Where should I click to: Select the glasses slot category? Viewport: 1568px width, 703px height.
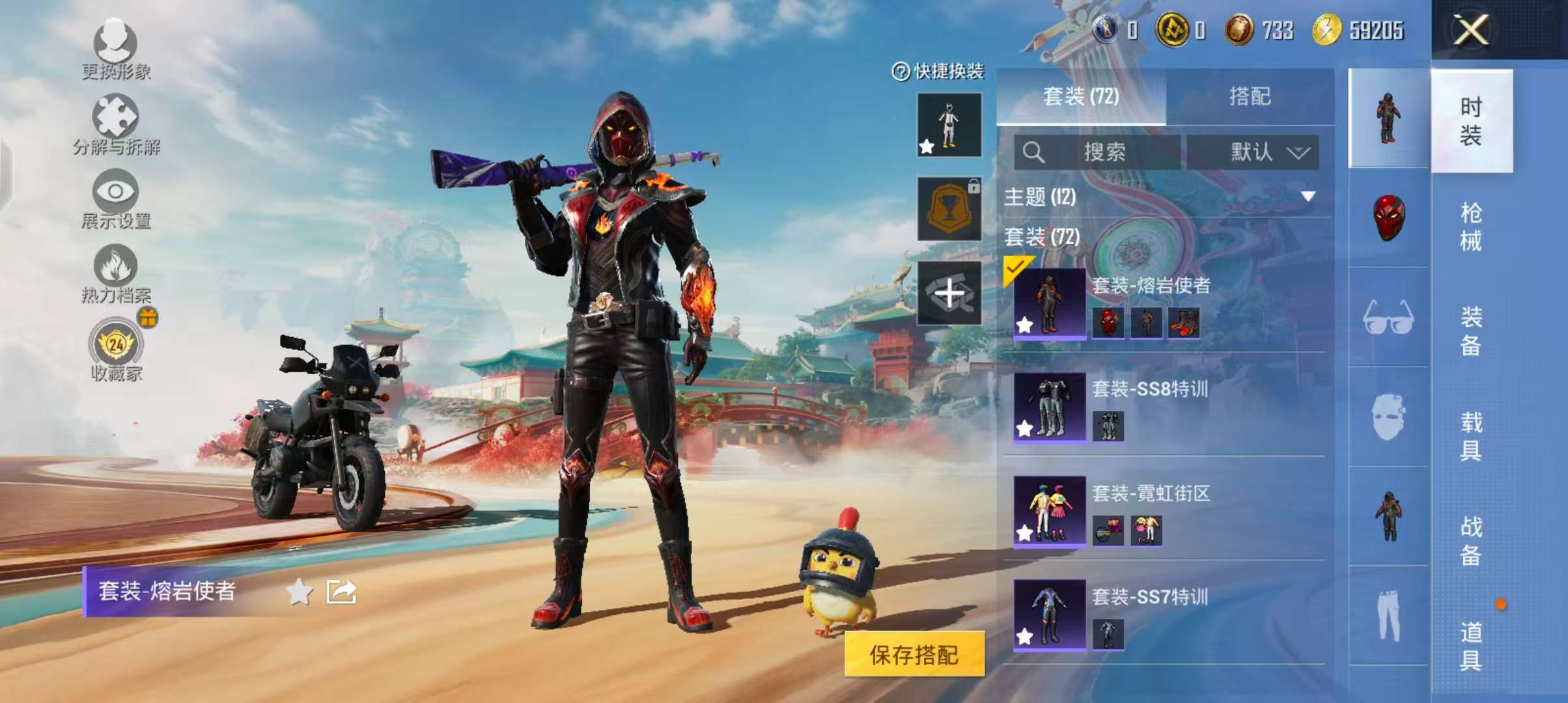[1388, 318]
